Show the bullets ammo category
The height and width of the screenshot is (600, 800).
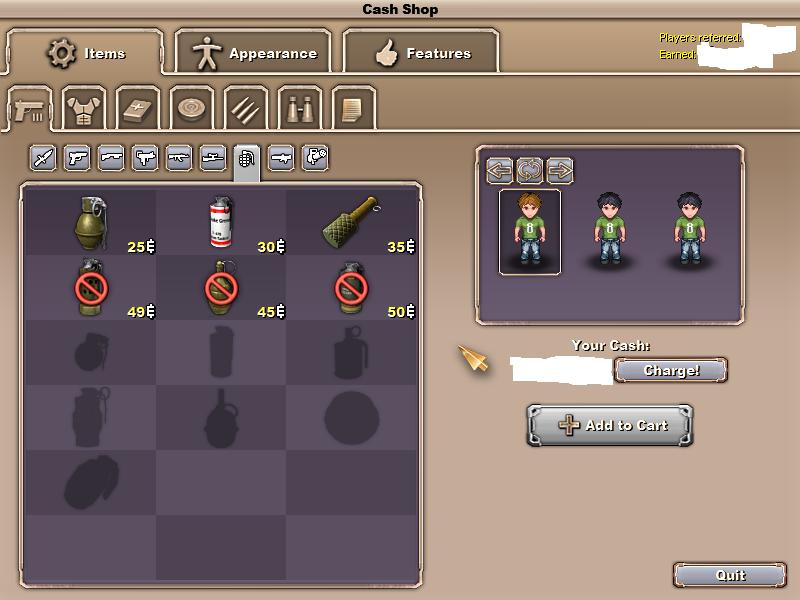[245, 108]
